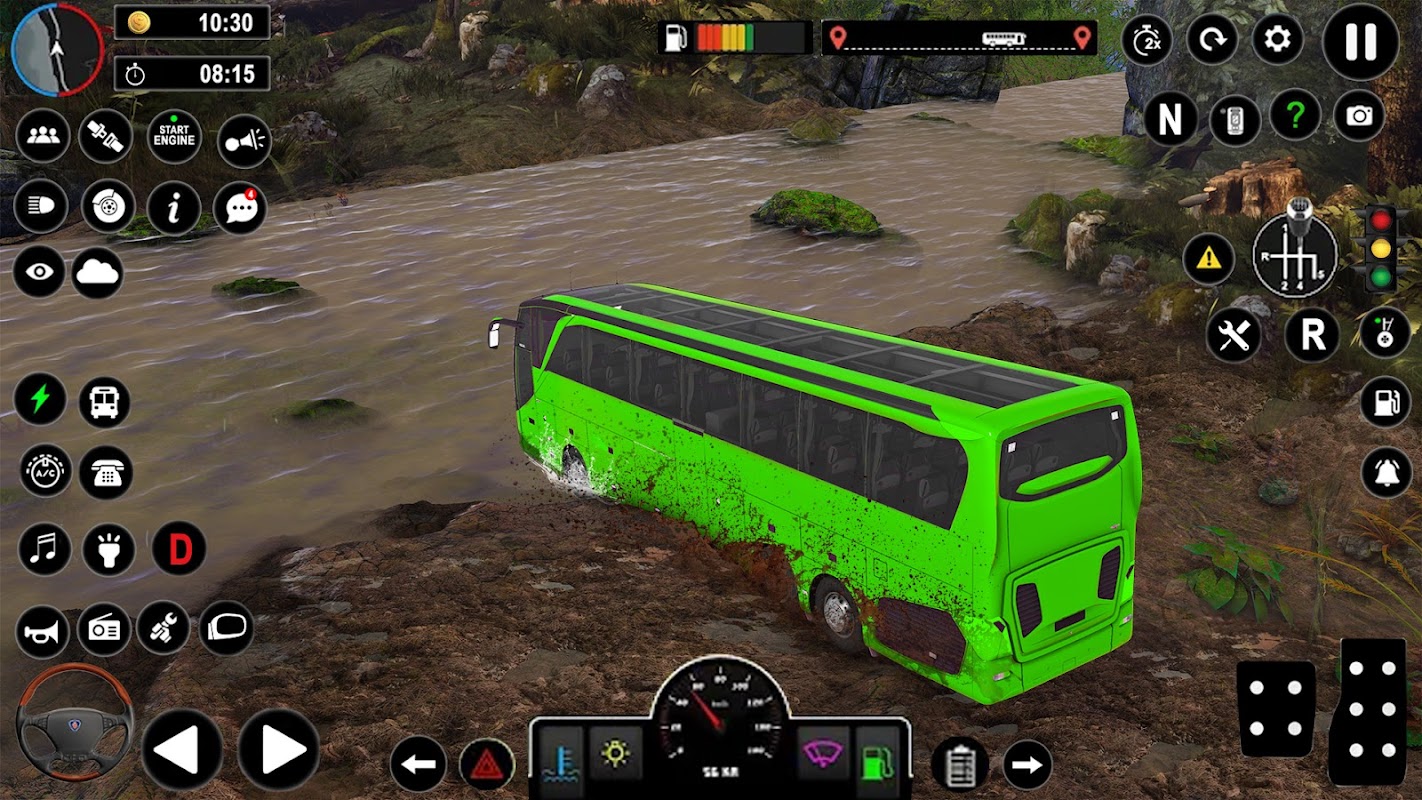This screenshot has height=800, width=1422.
Task: Select the D drive mode button
Action: point(179,549)
